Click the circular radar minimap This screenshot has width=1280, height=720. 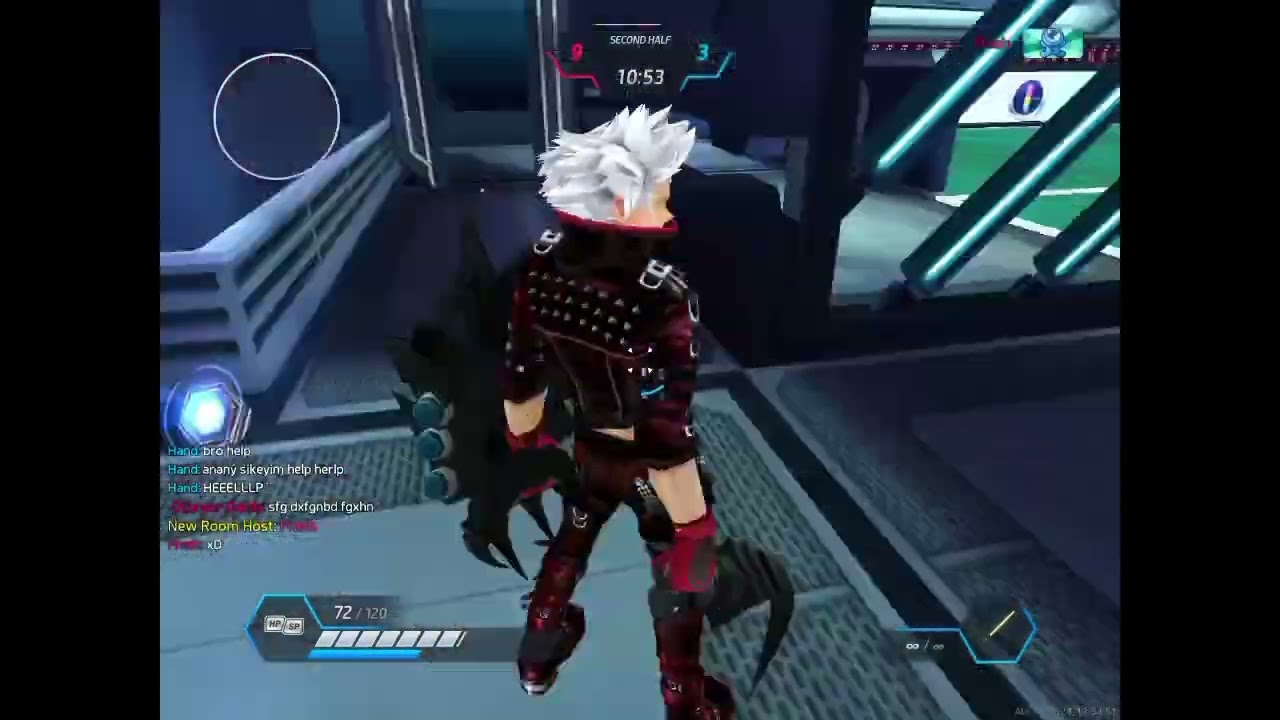[x=277, y=117]
